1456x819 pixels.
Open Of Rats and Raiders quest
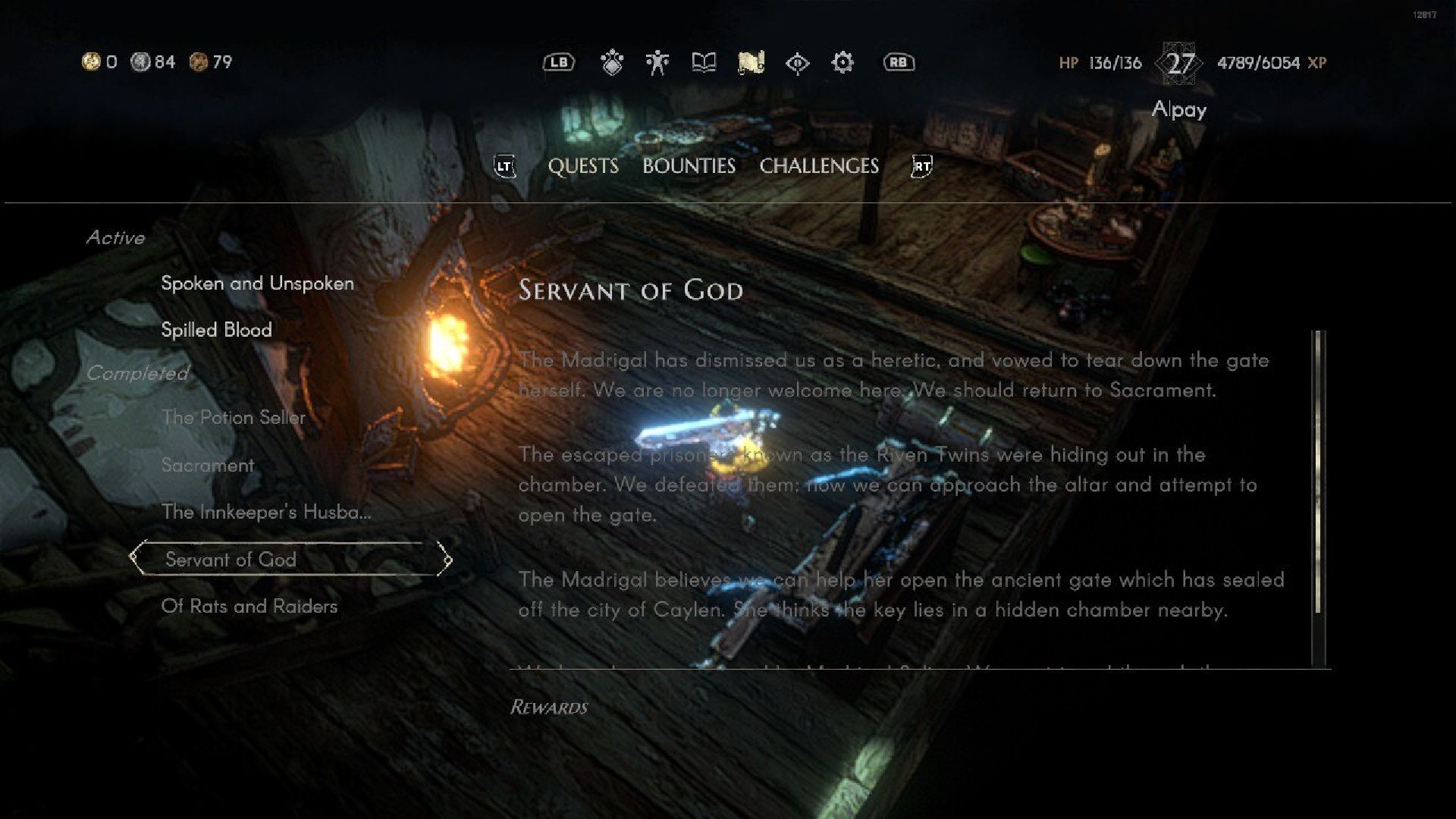[x=249, y=607]
